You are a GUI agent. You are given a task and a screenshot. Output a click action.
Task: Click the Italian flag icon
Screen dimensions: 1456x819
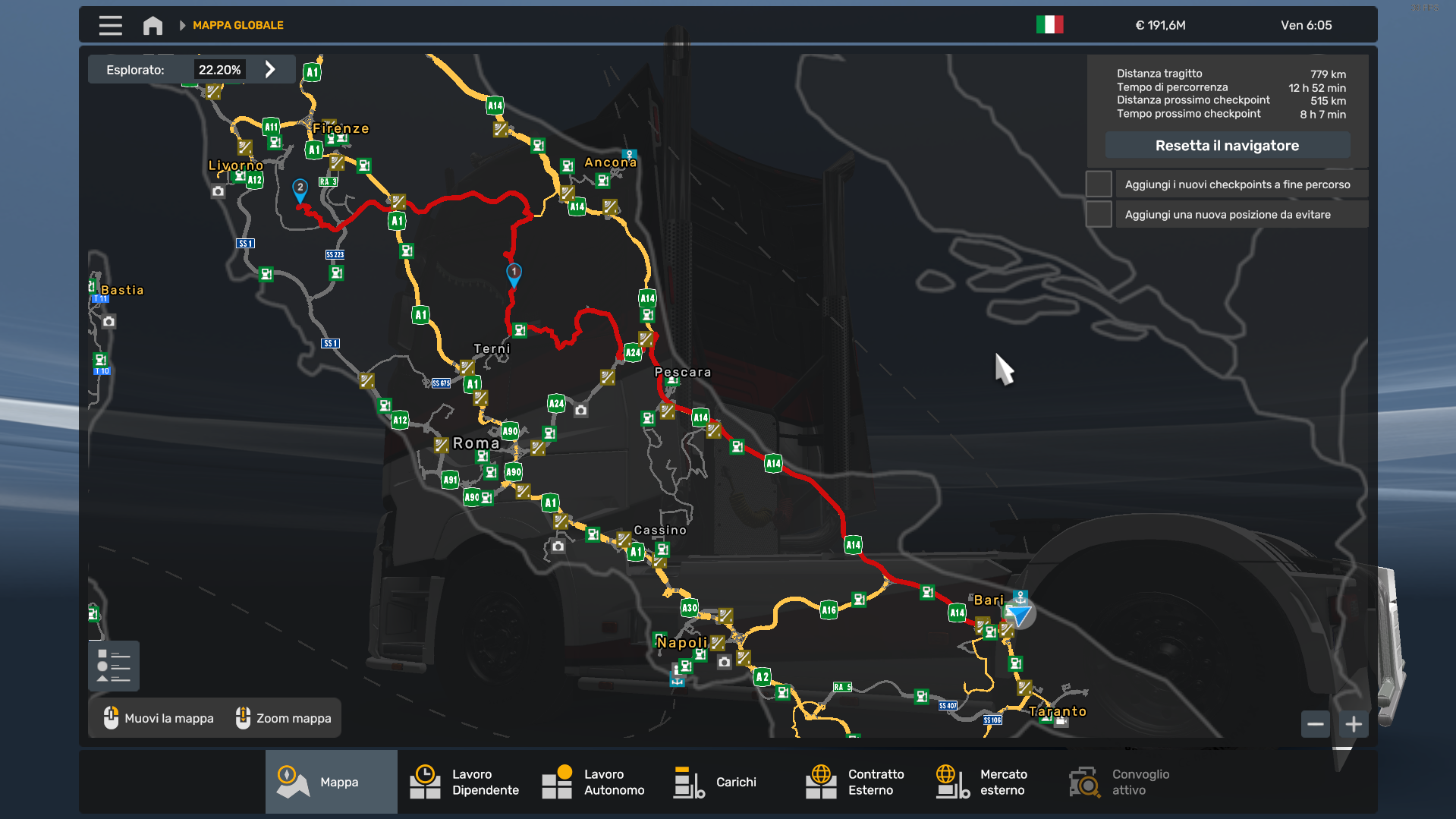tap(1051, 24)
